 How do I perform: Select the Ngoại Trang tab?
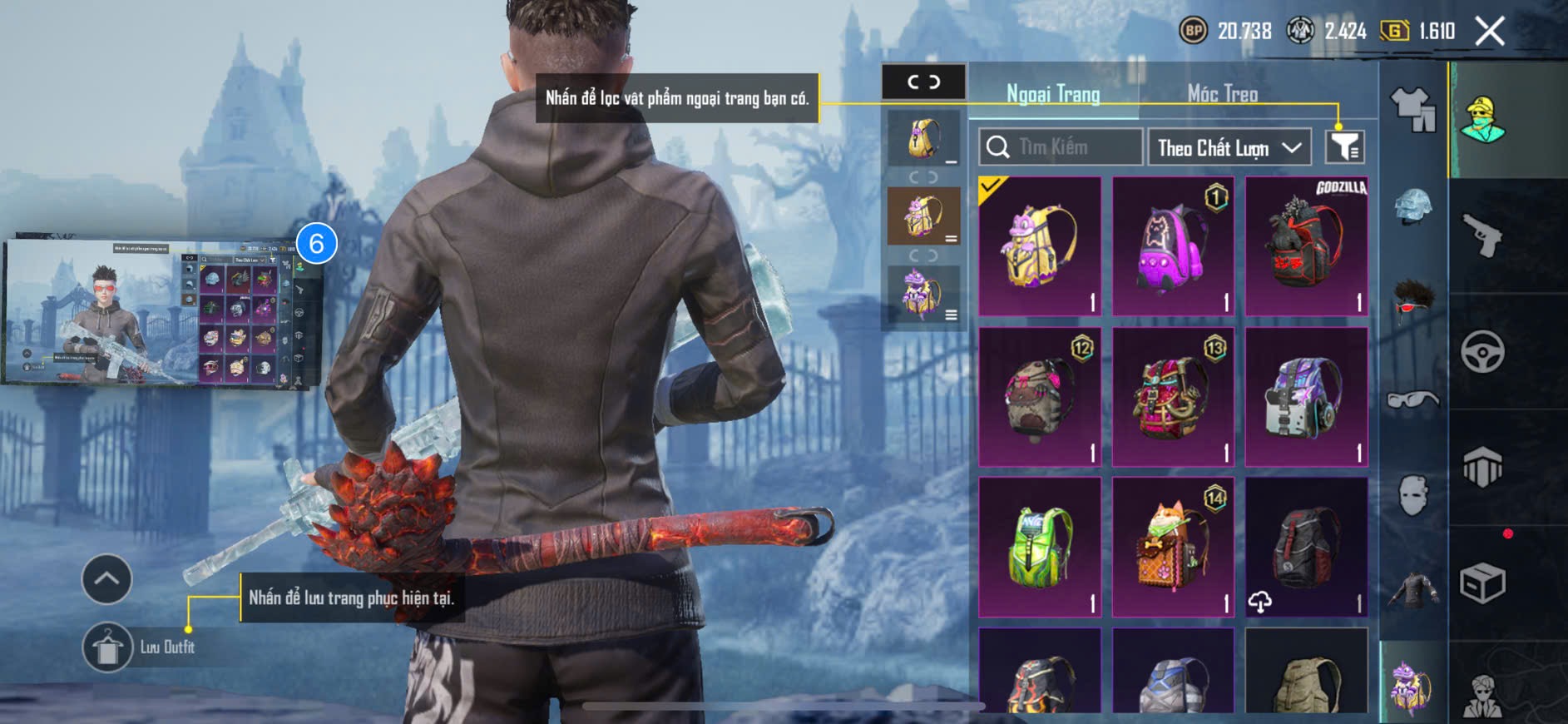(1053, 93)
